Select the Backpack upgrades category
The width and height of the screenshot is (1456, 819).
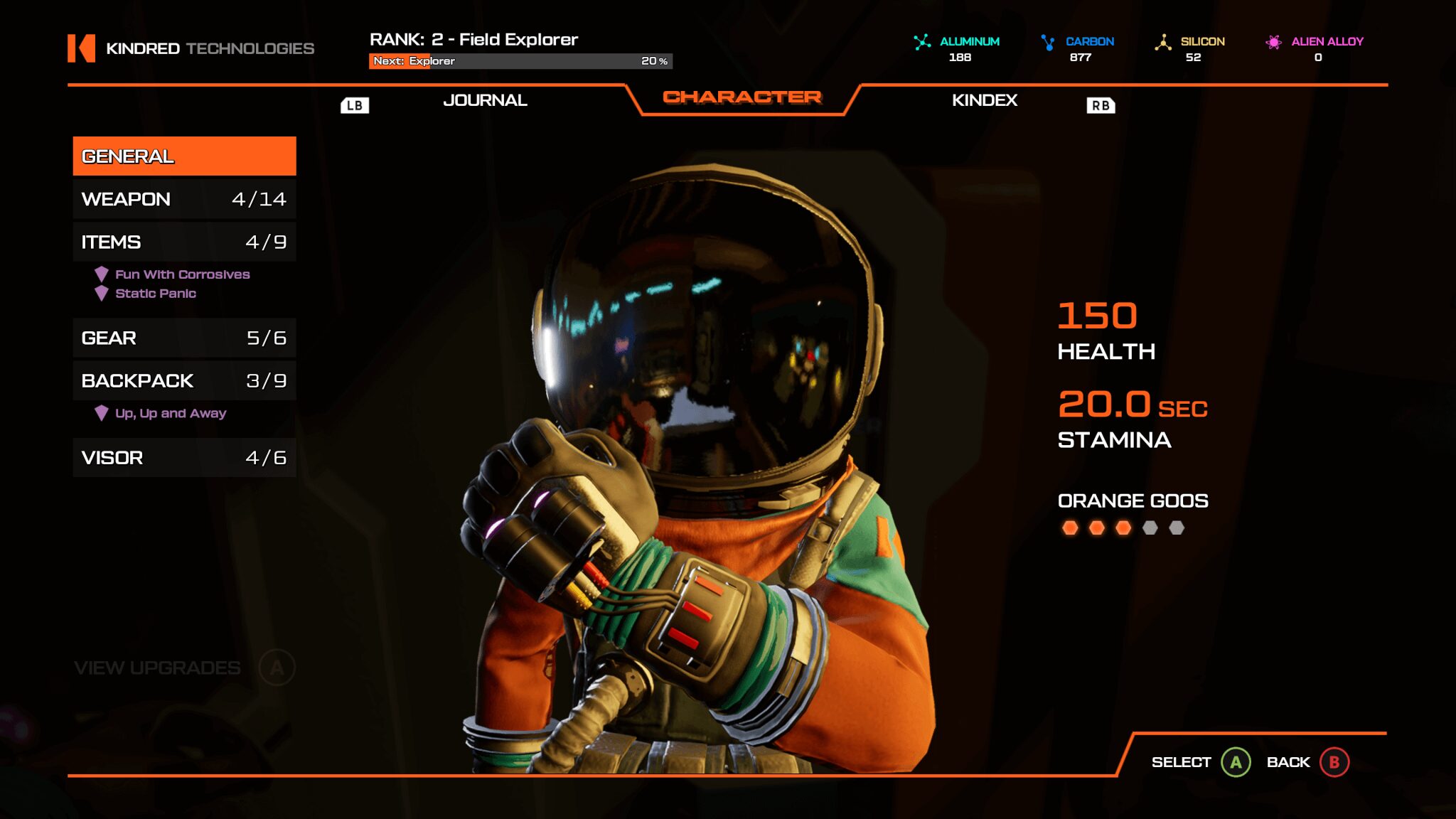184,380
